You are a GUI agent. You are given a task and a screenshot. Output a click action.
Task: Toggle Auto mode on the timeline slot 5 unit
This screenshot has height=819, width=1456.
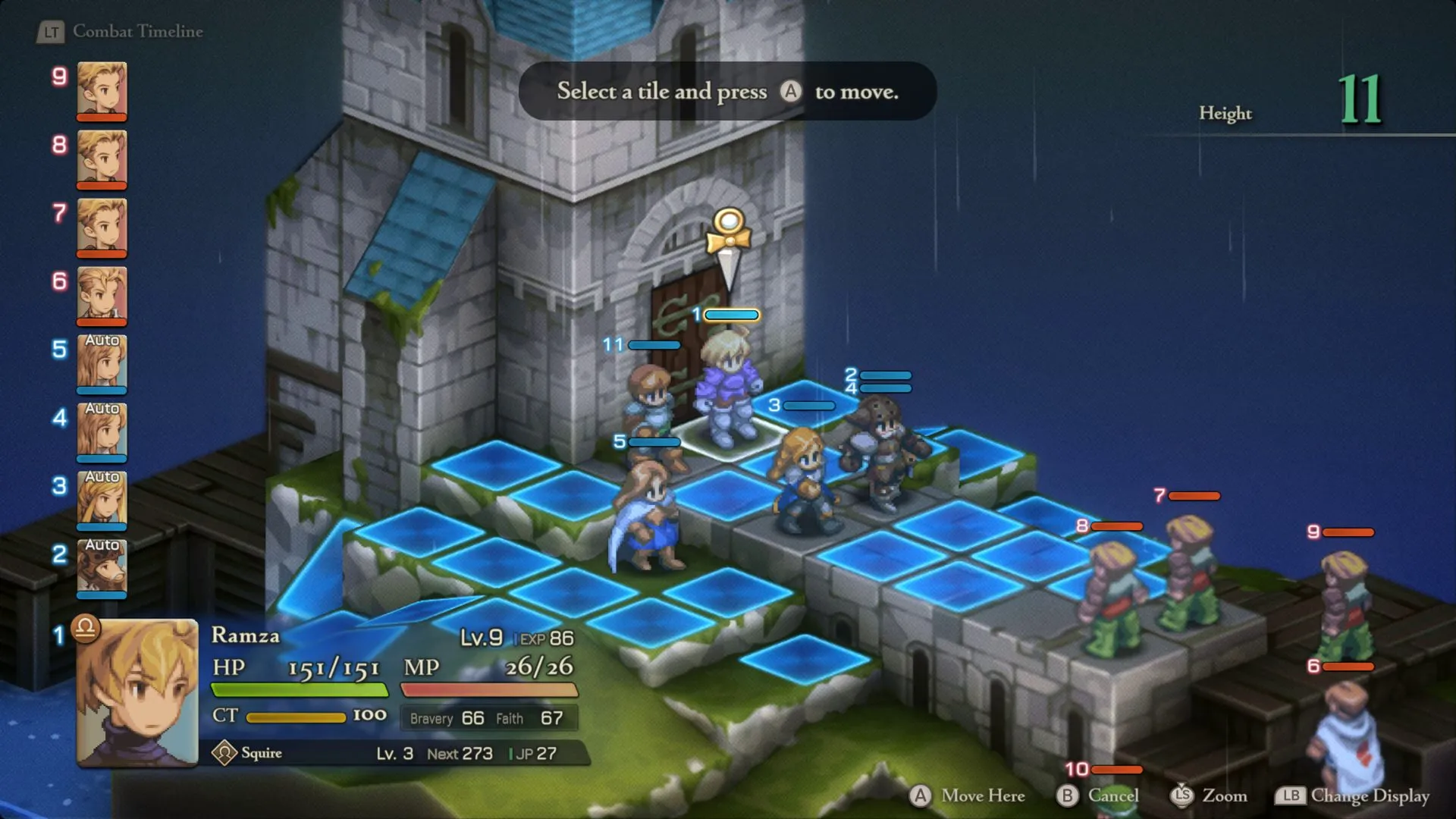click(101, 341)
